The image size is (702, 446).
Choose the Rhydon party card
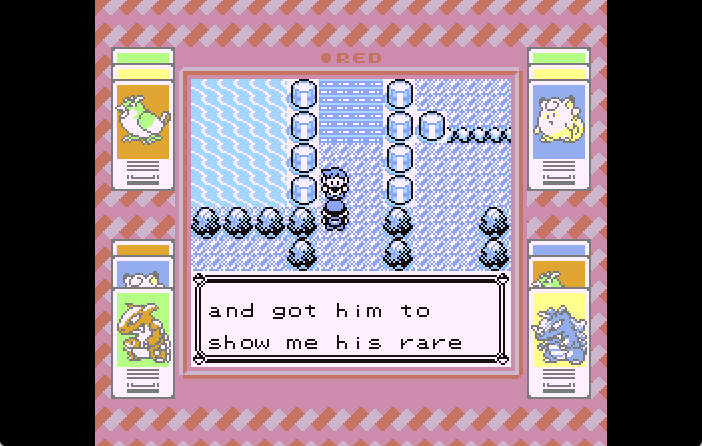(559, 332)
